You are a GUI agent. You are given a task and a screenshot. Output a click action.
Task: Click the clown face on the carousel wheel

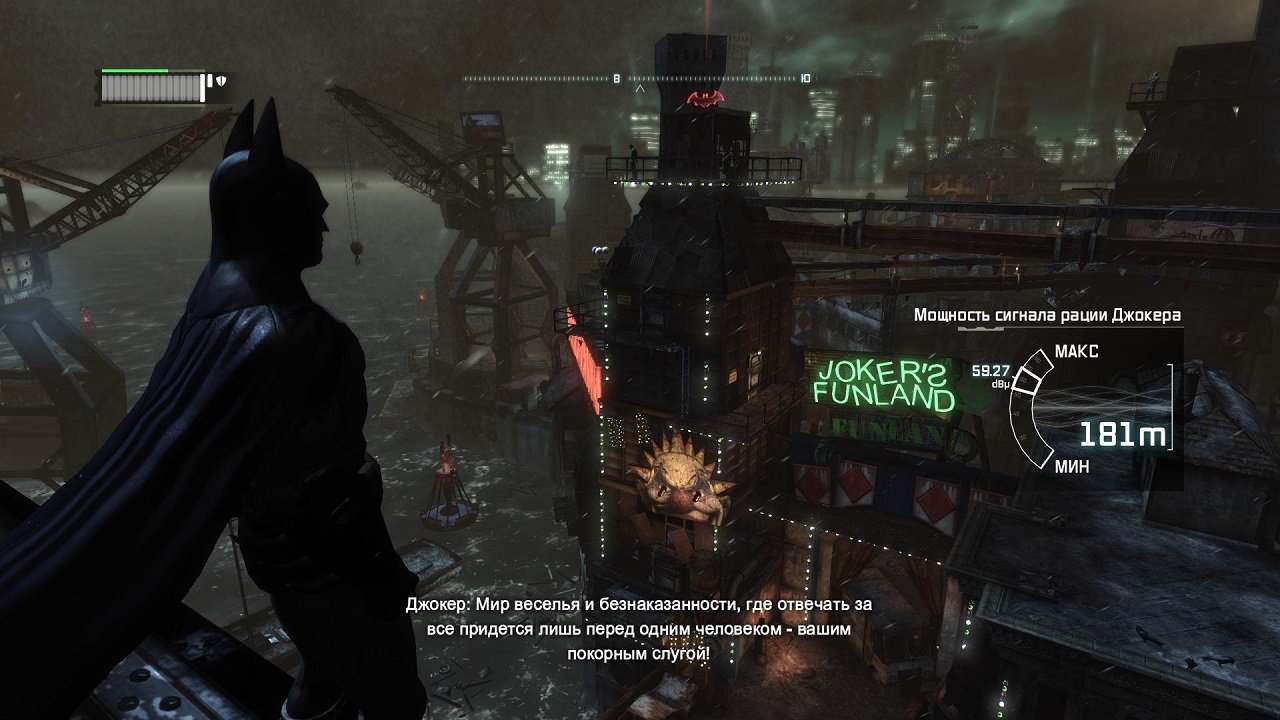678,485
